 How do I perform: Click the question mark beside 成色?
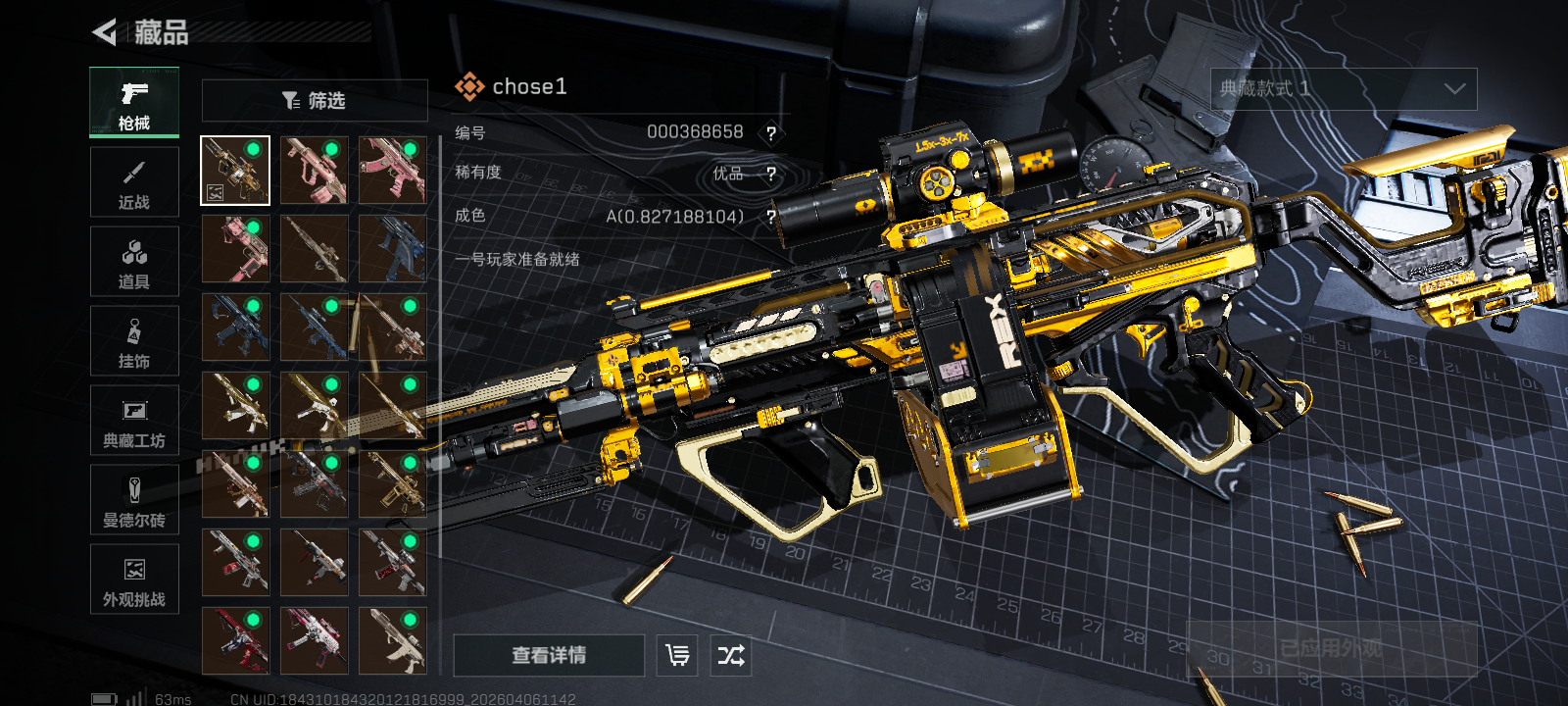(x=771, y=217)
